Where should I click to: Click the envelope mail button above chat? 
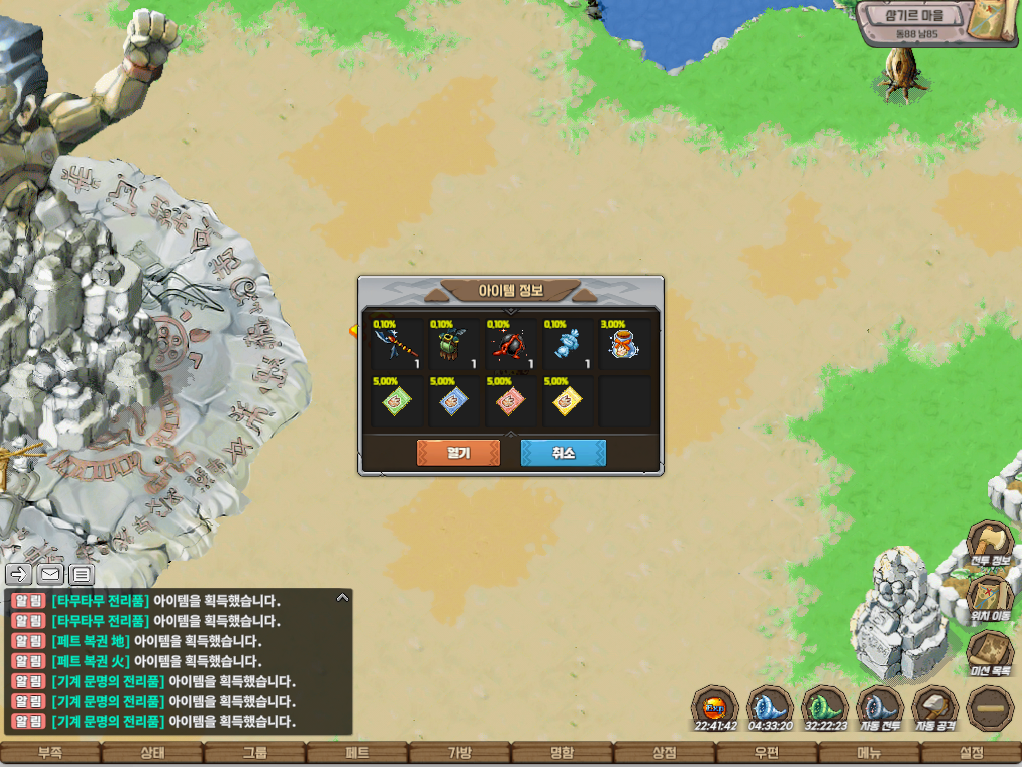(x=50, y=574)
